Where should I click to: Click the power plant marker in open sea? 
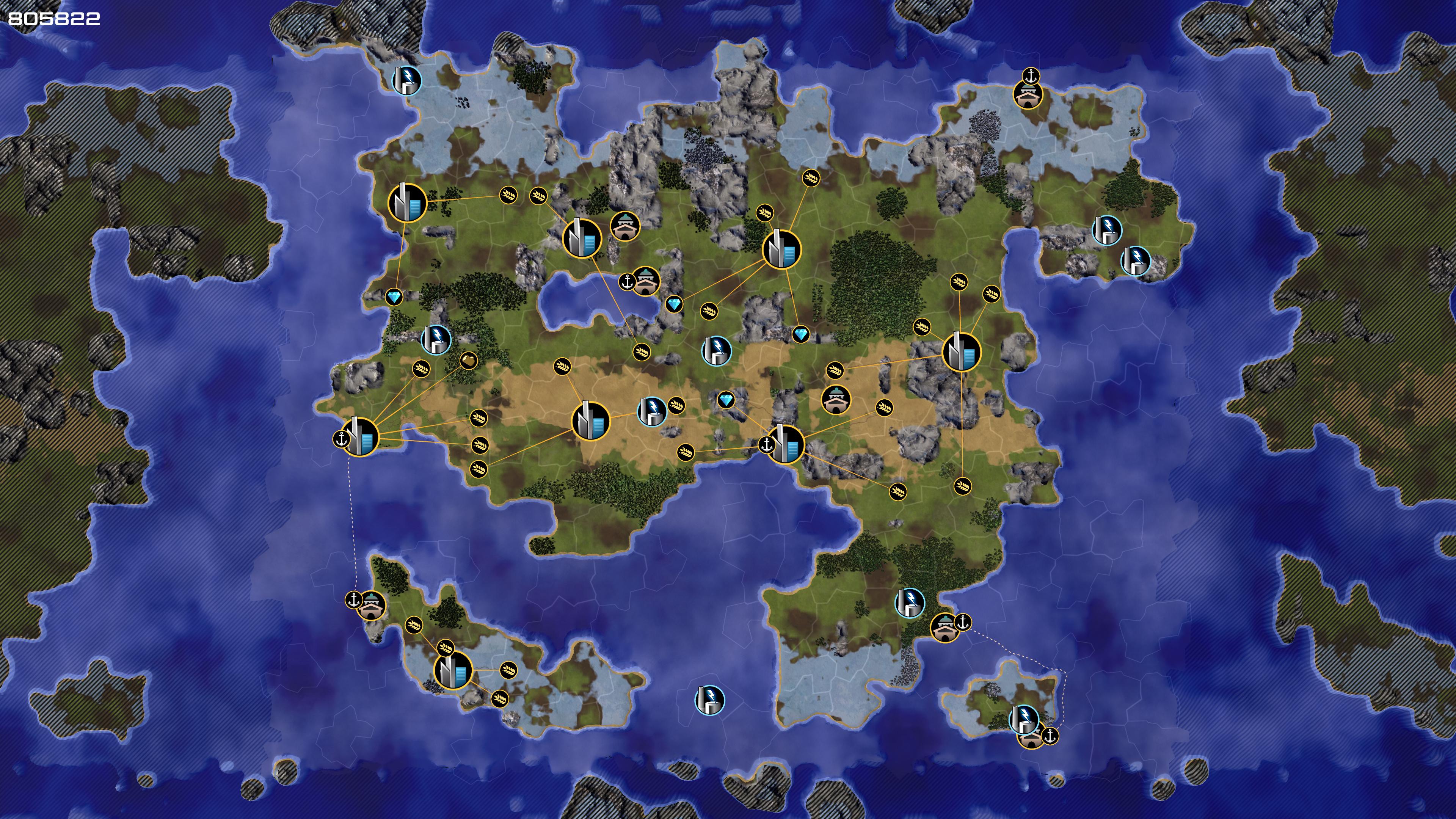[709, 700]
